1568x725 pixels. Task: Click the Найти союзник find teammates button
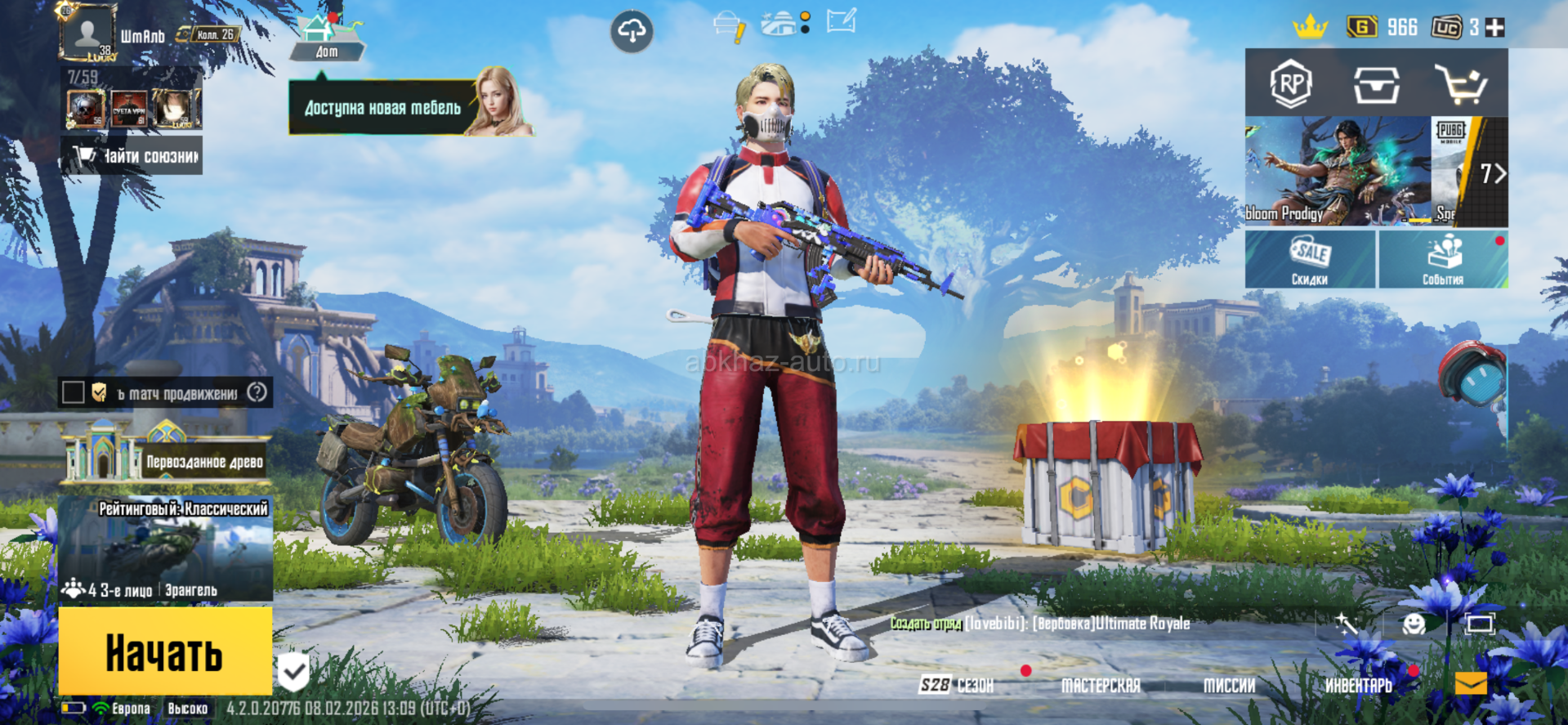(x=132, y=155)
